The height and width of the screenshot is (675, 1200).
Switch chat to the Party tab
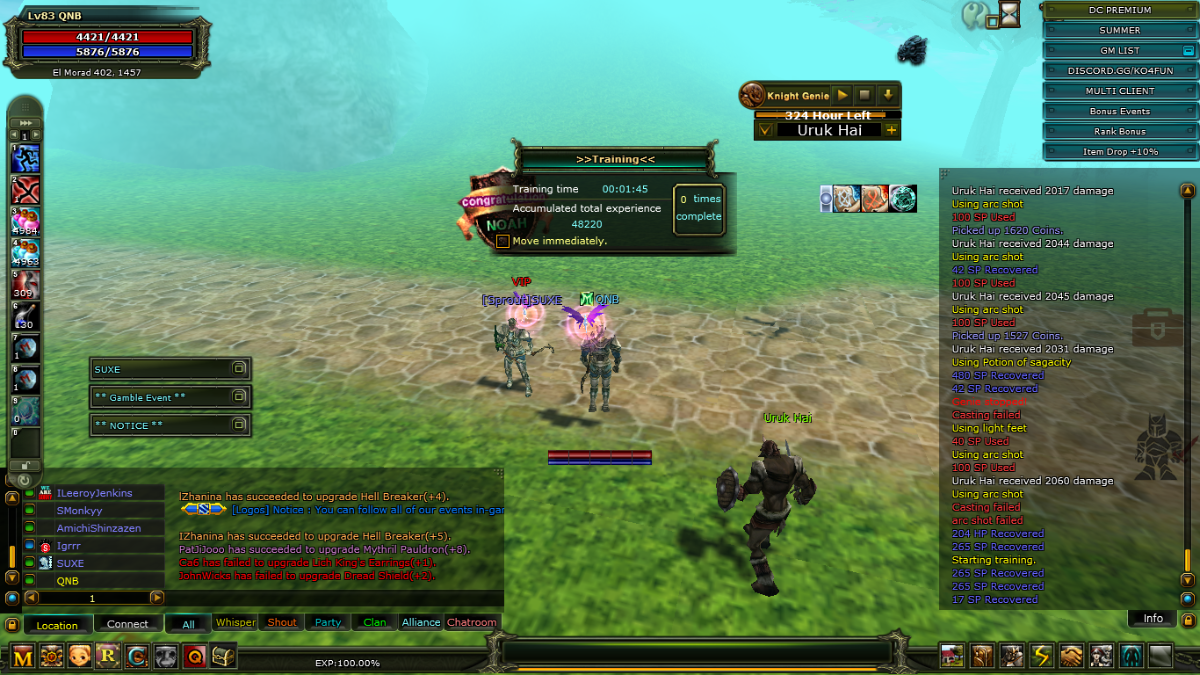click(x=328, y=622)
